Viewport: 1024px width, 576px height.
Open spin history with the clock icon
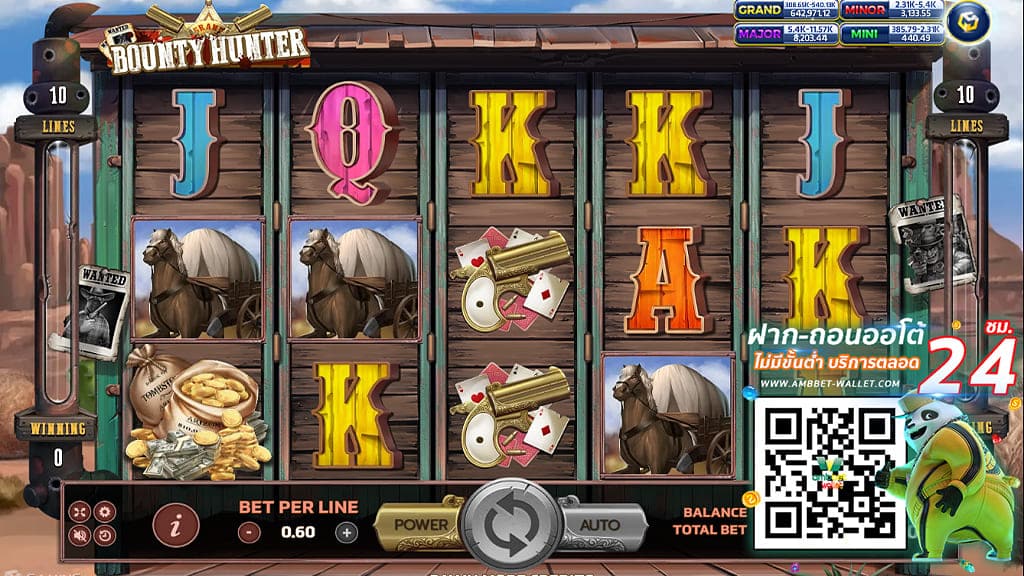pos(105,536)
